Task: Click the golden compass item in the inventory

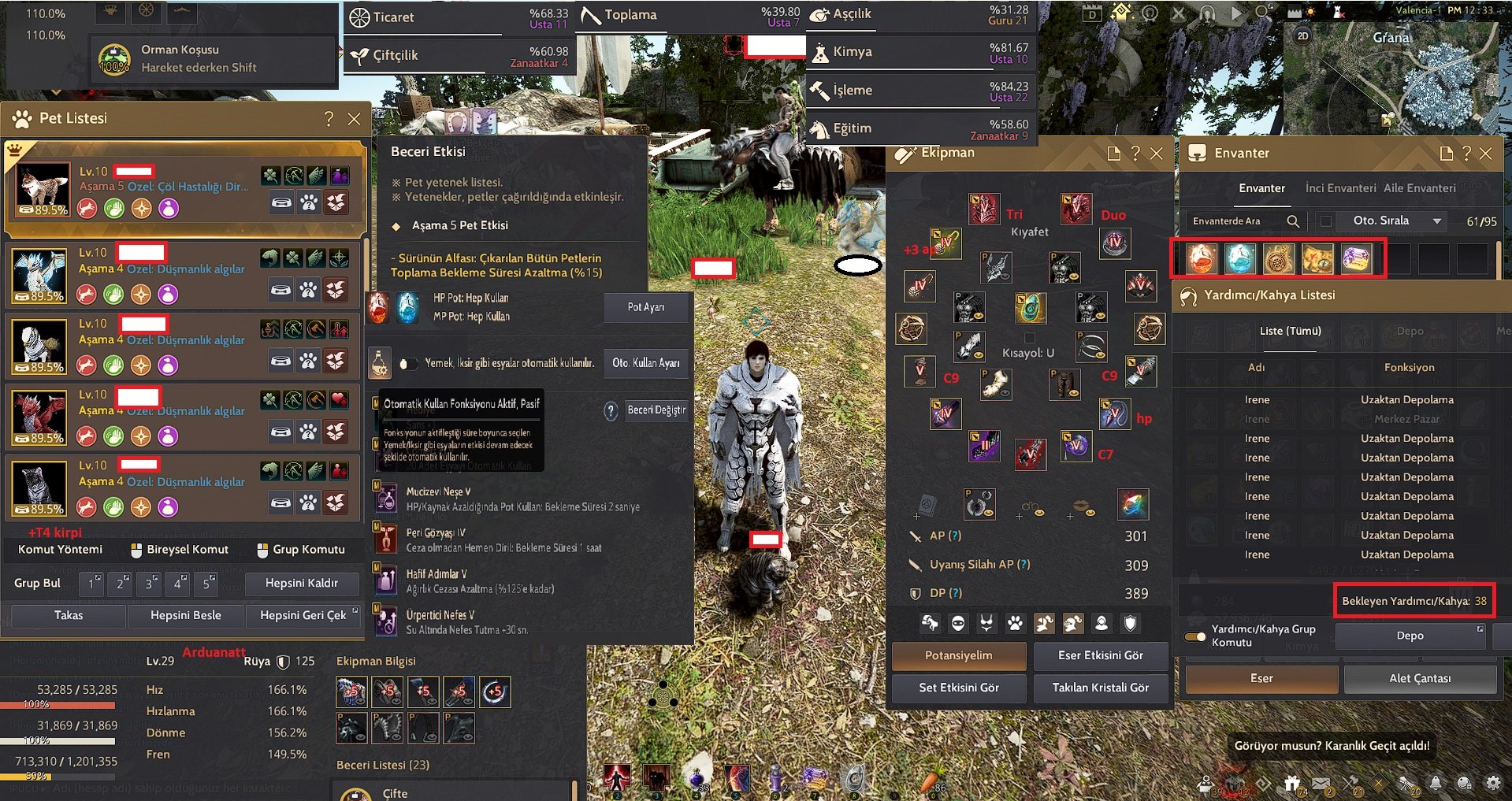Action: [1279, 259]
